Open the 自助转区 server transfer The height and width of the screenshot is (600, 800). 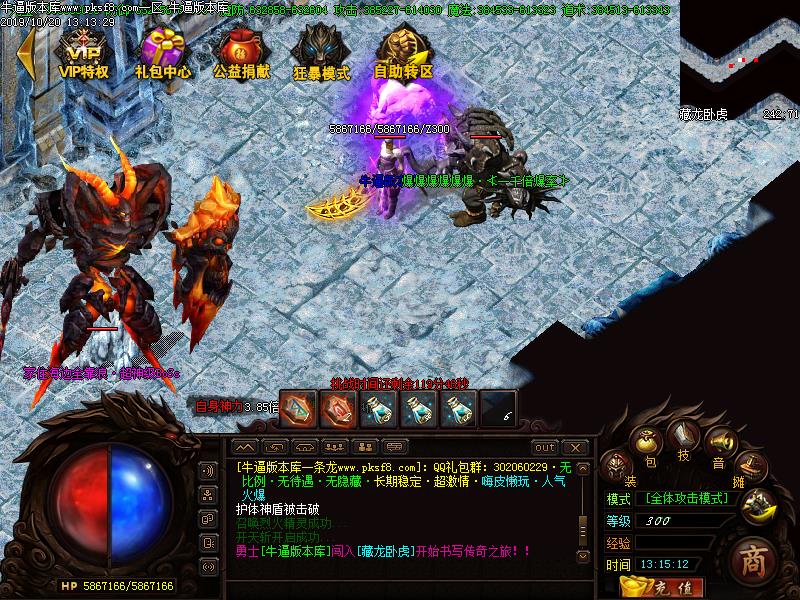click(403, 55)
